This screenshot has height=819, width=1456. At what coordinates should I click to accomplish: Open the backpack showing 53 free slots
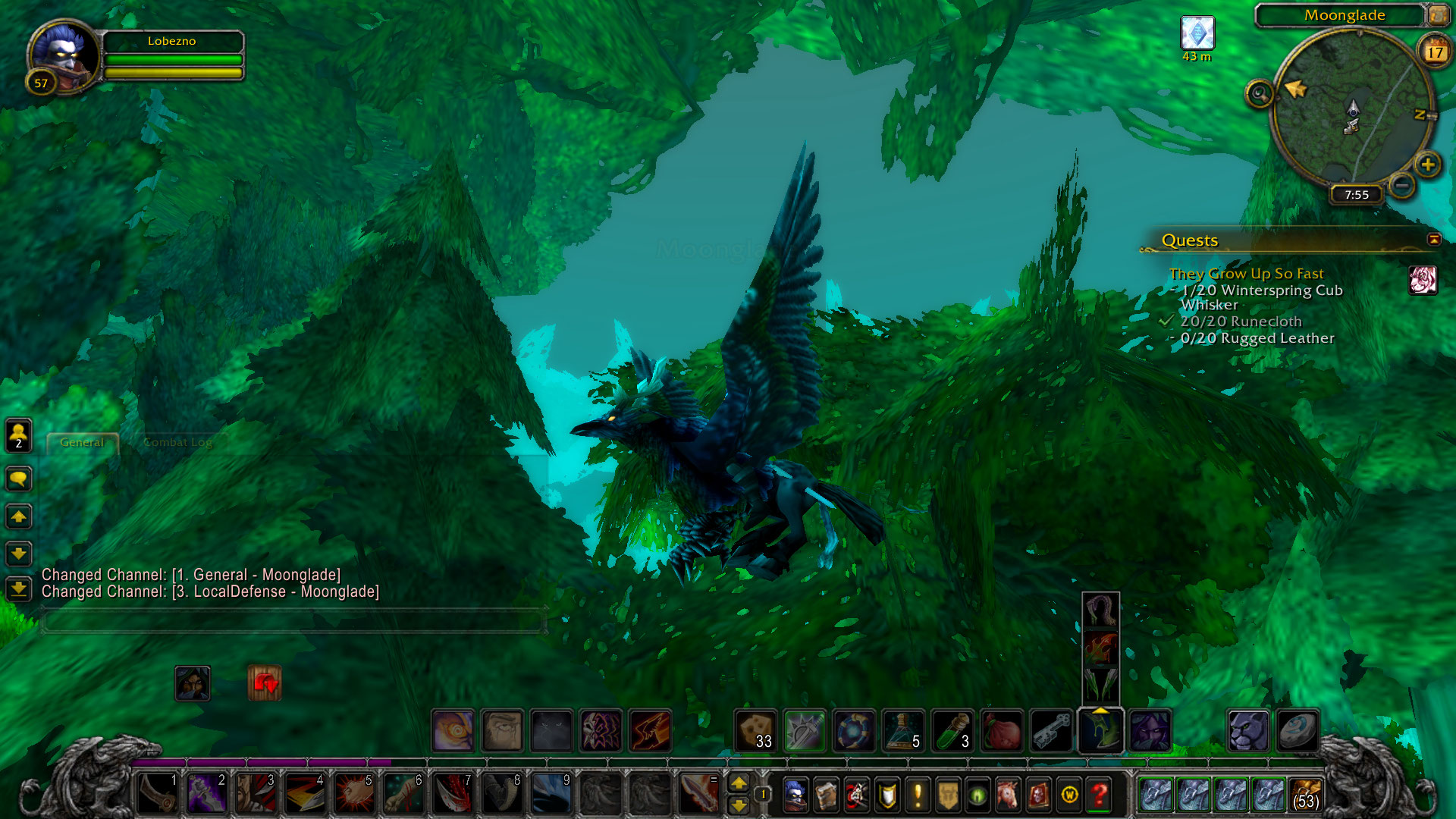pyautogui.click(x=1305, y=795)
